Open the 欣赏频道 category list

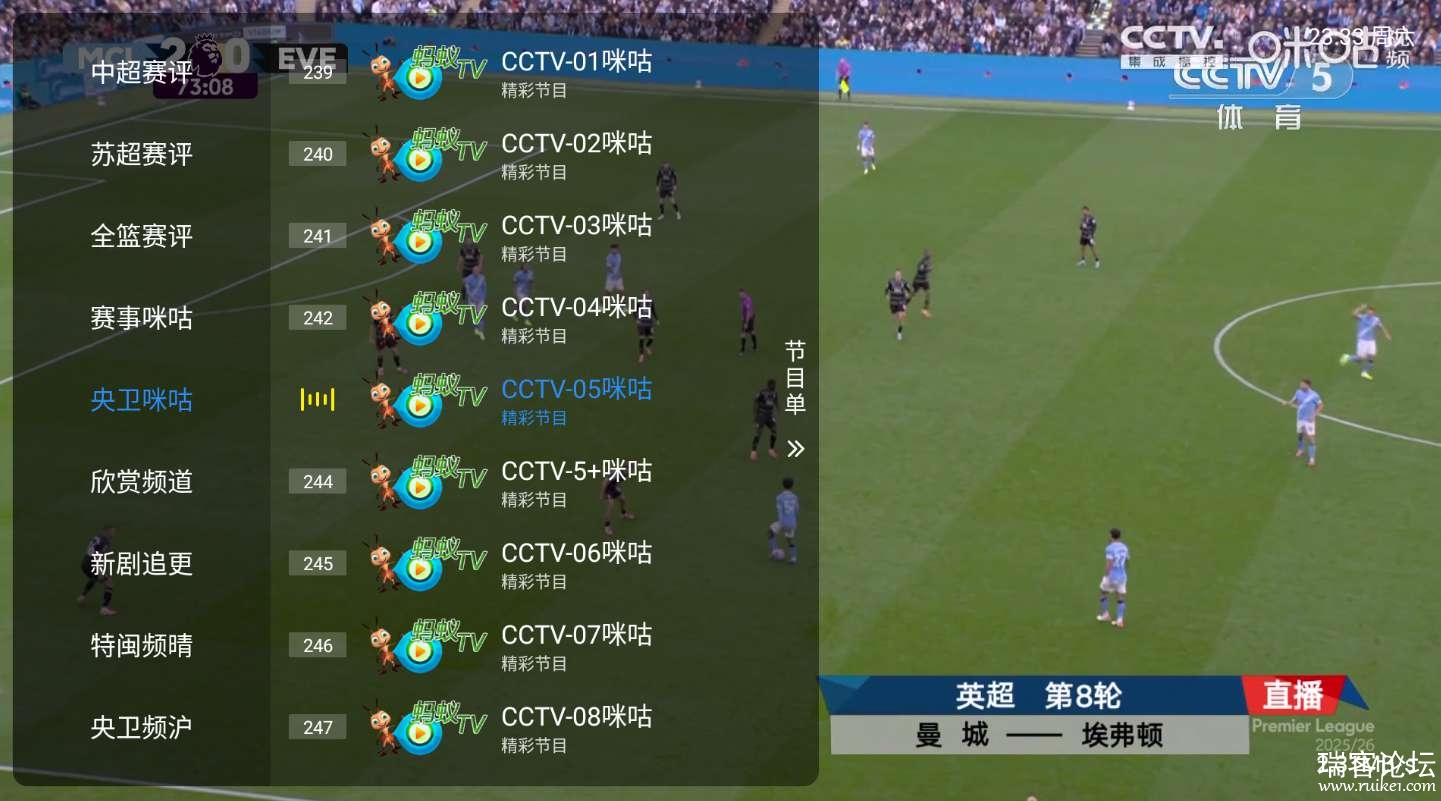[140, 481]
